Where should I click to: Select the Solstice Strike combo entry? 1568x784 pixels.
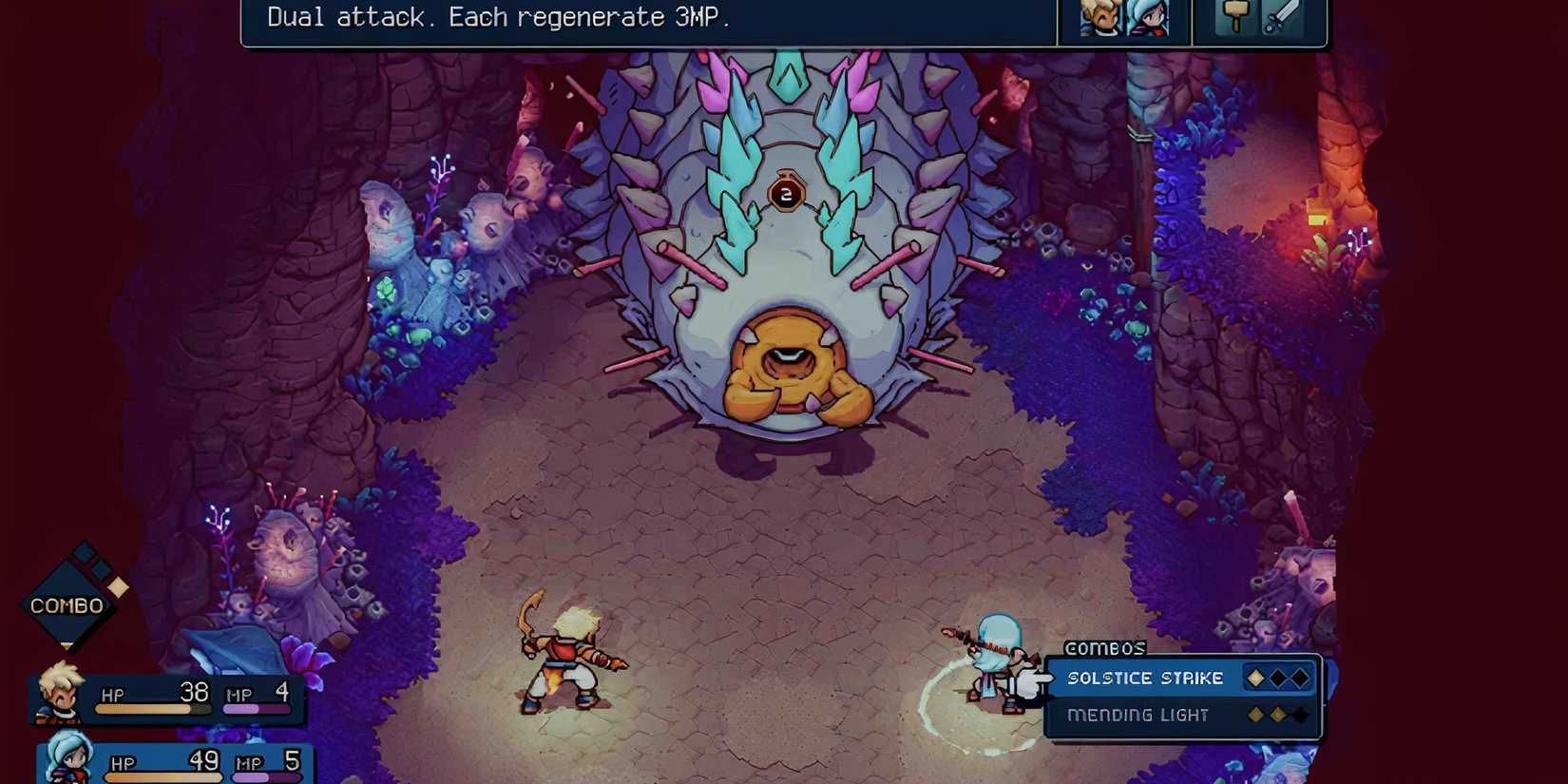tap(1145, 678)
